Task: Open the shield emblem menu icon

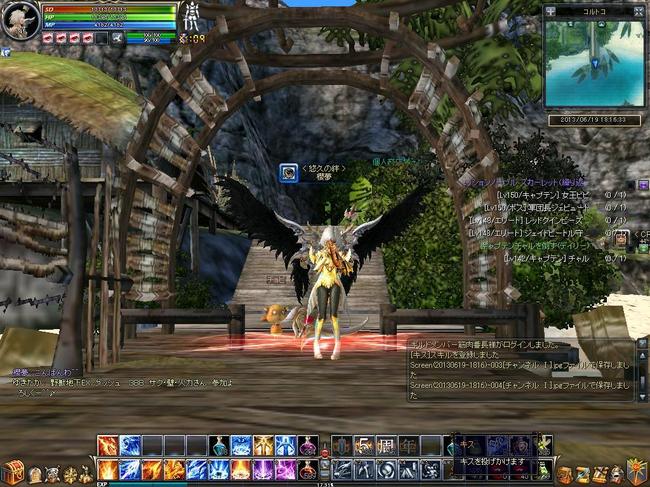Action: coord(633,469)
